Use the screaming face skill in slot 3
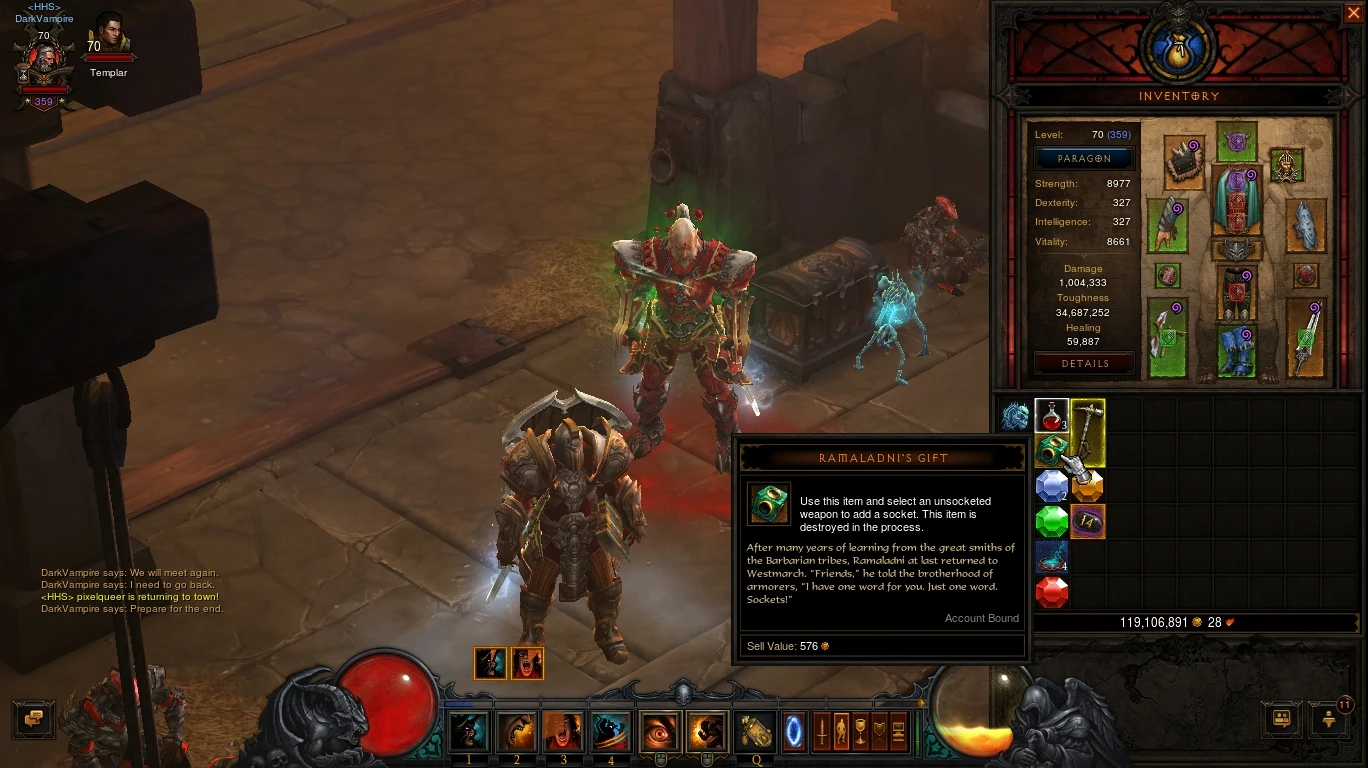Screen dimensions: 1368x768 tap(563, 732)
